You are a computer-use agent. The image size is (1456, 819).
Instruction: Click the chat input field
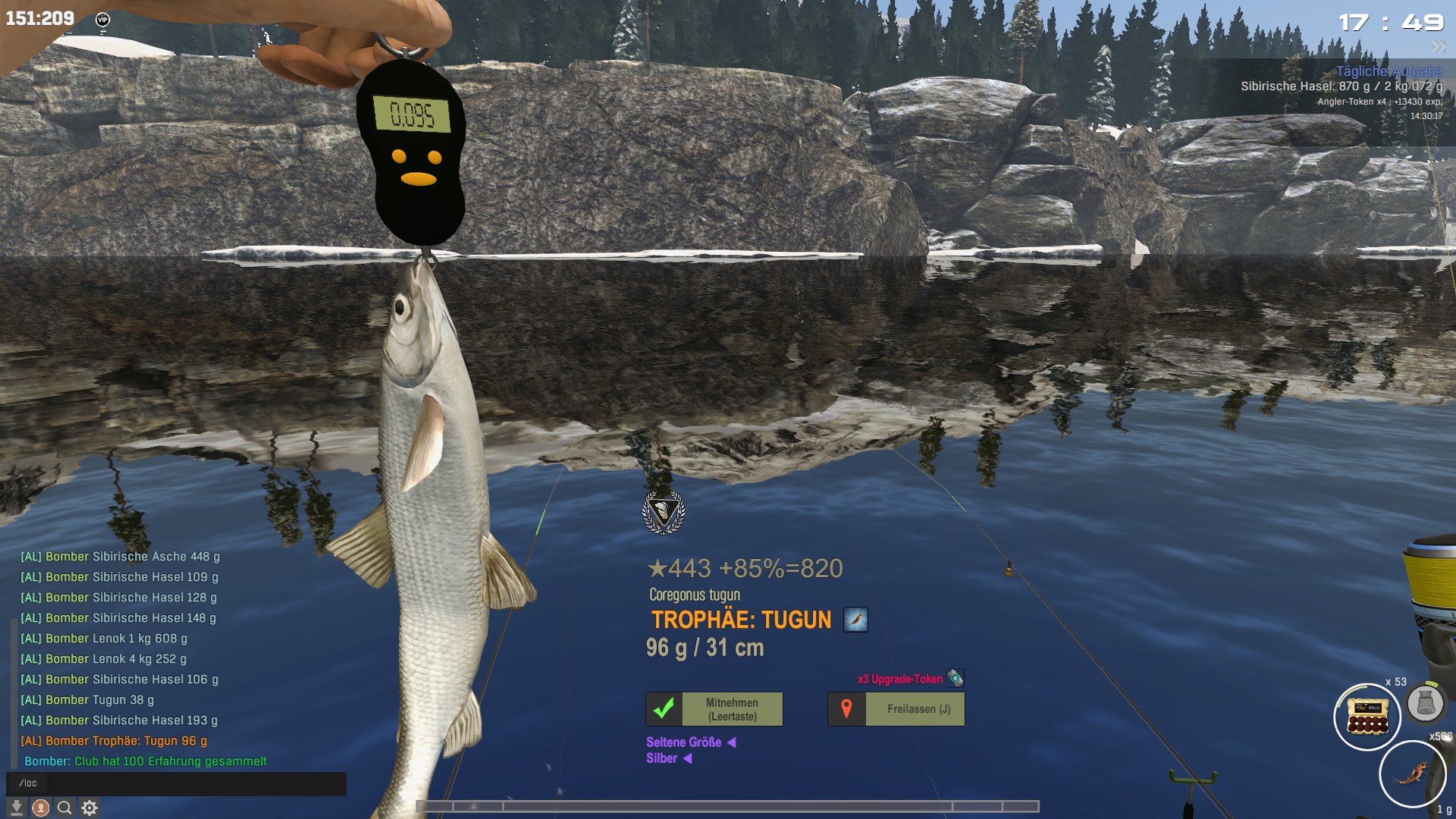pyautogui.click(x=176, y=783)
